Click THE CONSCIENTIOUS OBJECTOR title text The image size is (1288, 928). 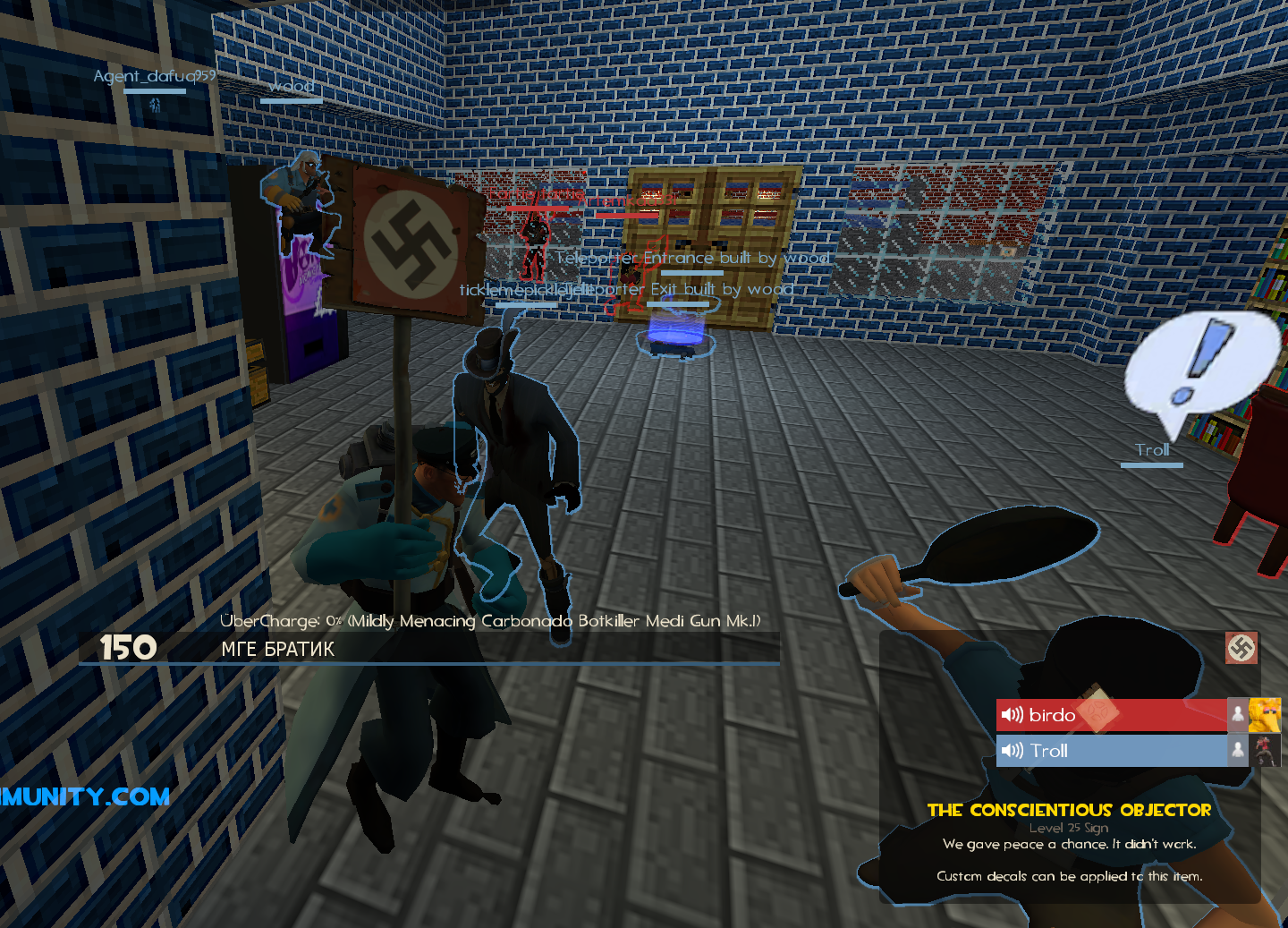coord(1070,810)
